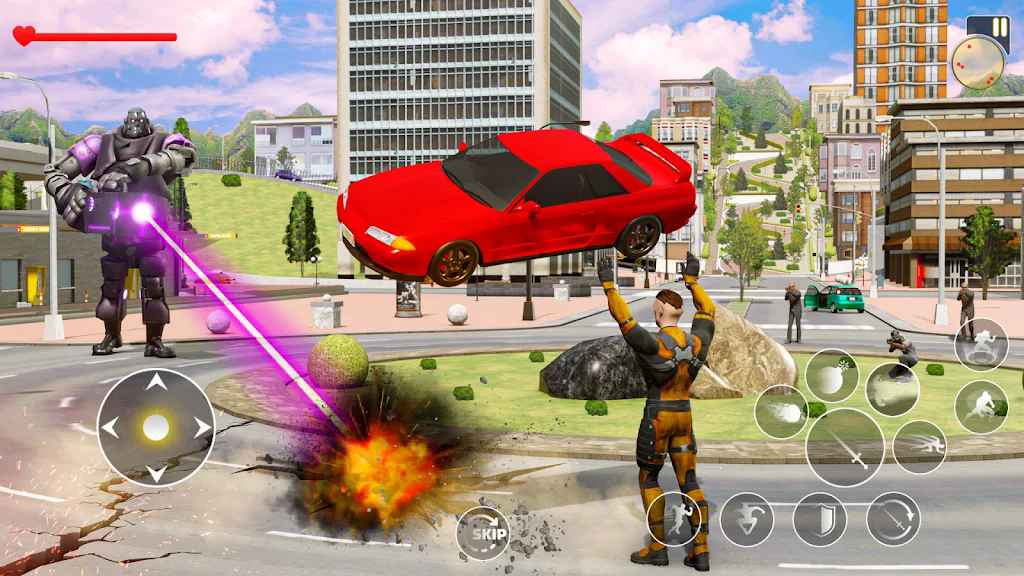Viewport: 1024px width, 576px height.
Task: Launch the fireball projectile ability
Action: [781, 412]
